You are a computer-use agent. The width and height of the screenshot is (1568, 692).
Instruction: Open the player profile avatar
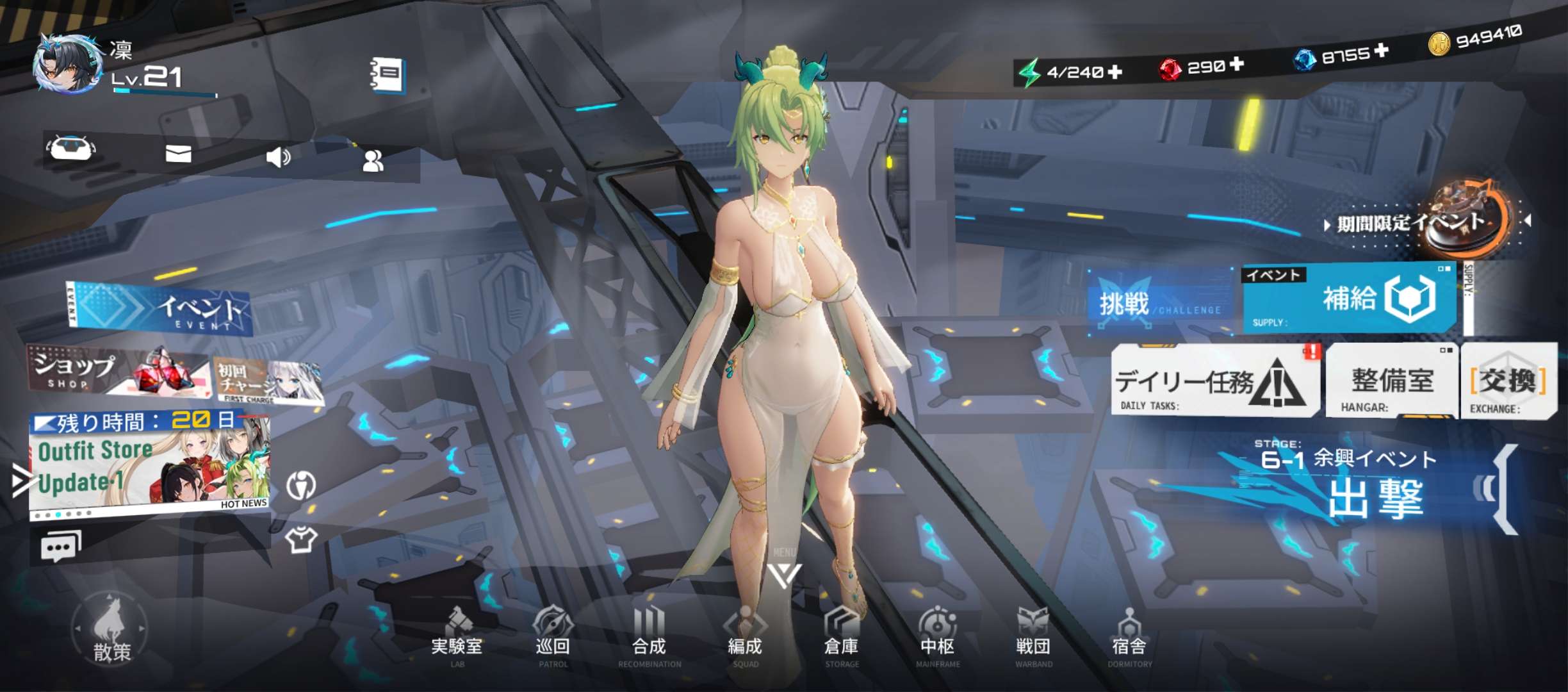point(67,64)
